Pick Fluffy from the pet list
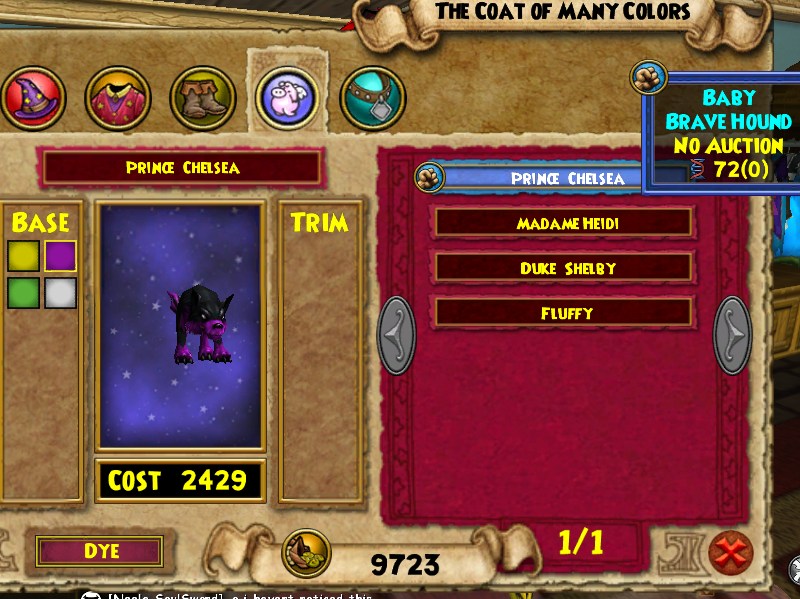The height and width of the screenshot is (599, 800). click(x=563, y=313)
